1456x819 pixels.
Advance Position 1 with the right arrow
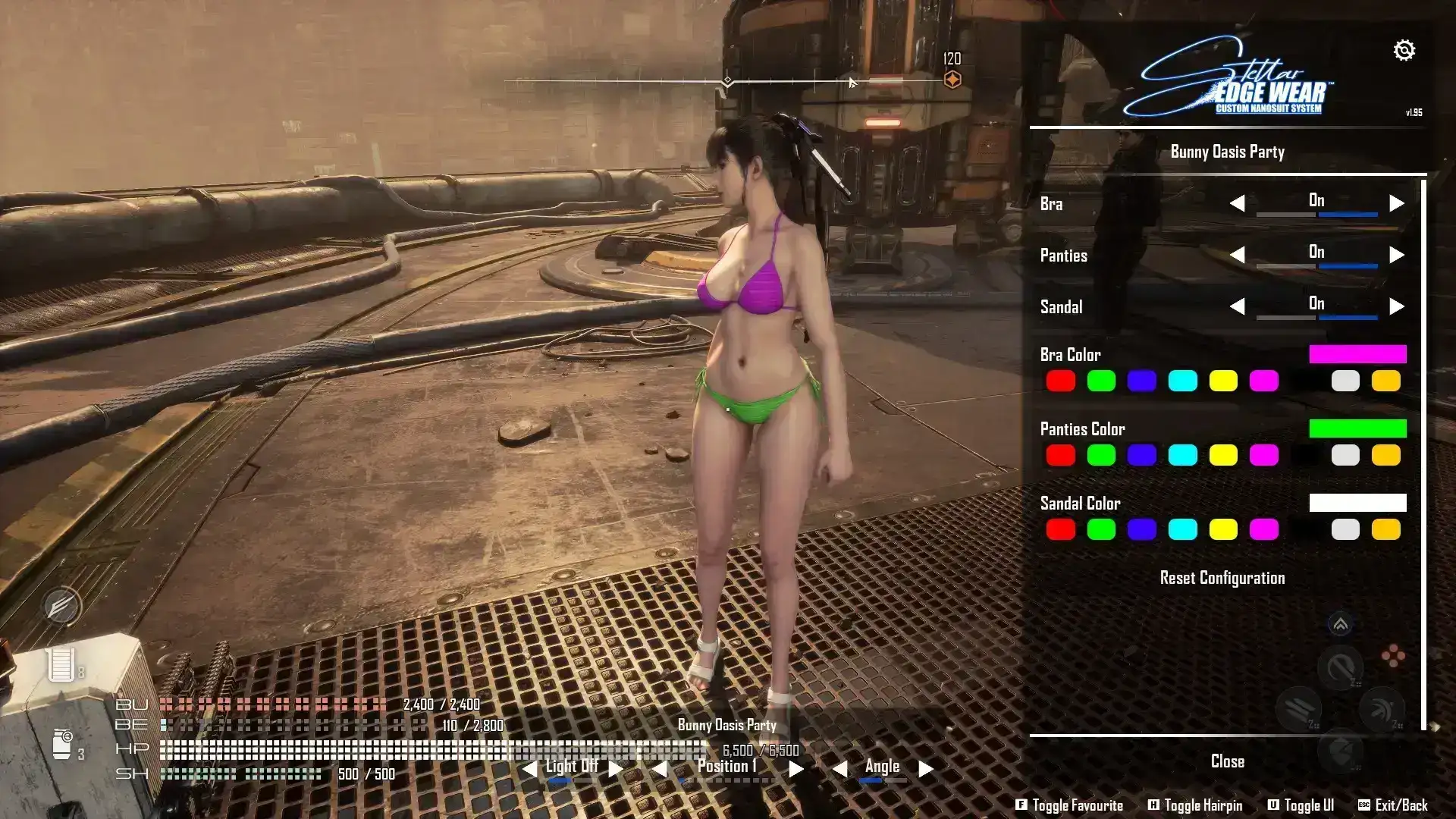795,767
